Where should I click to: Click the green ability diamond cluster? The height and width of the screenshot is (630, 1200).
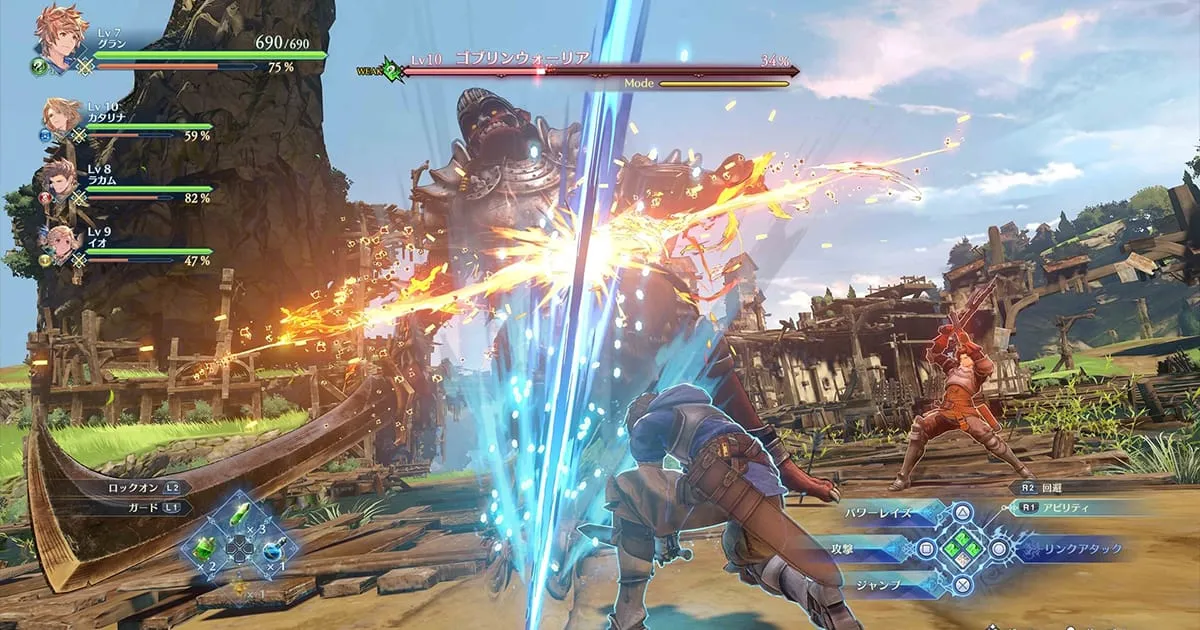click(x=962, y=548)
